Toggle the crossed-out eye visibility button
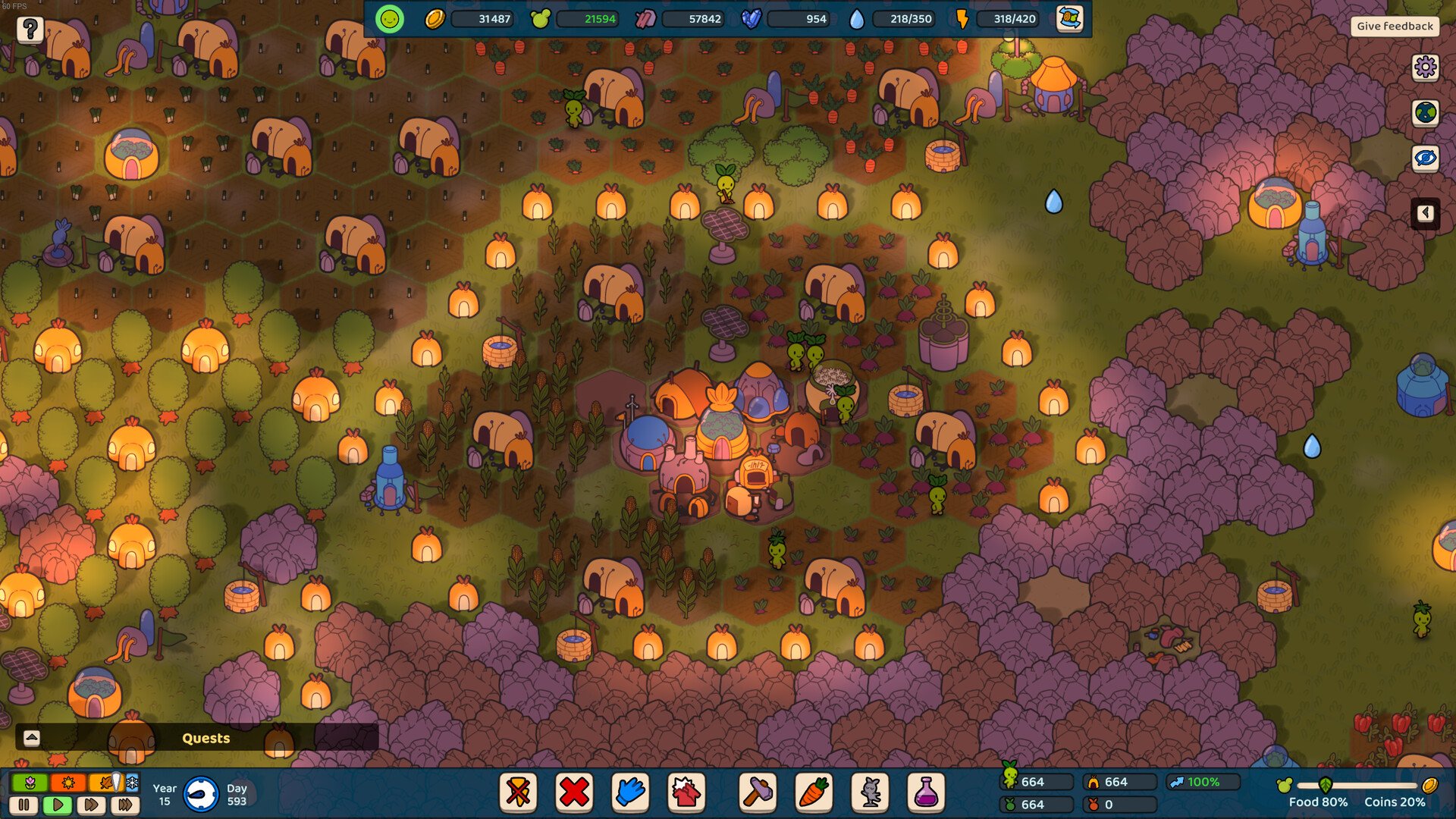Viewport: 1456px width, 819px height. click(1425, 158)
